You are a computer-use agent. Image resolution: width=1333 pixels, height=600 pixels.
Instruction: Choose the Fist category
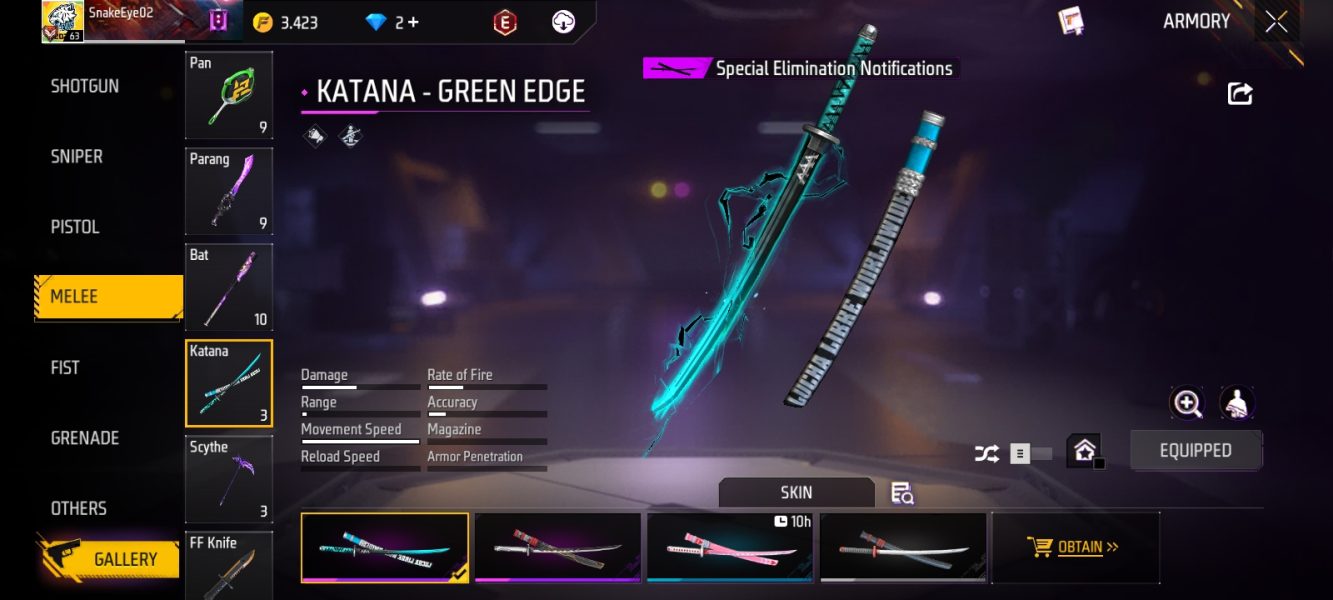[x=65, y=368]
